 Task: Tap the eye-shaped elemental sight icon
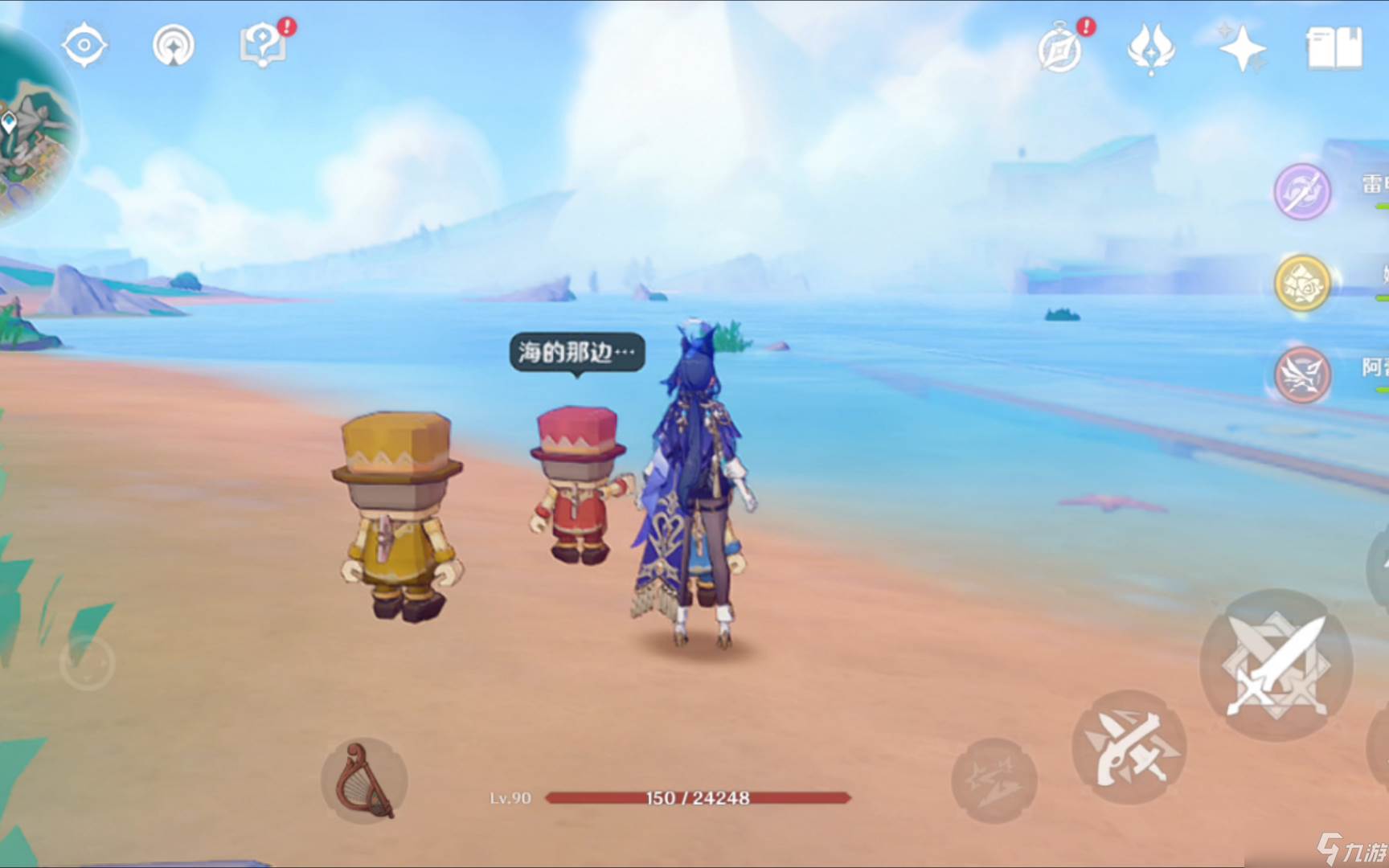point(84,45)
